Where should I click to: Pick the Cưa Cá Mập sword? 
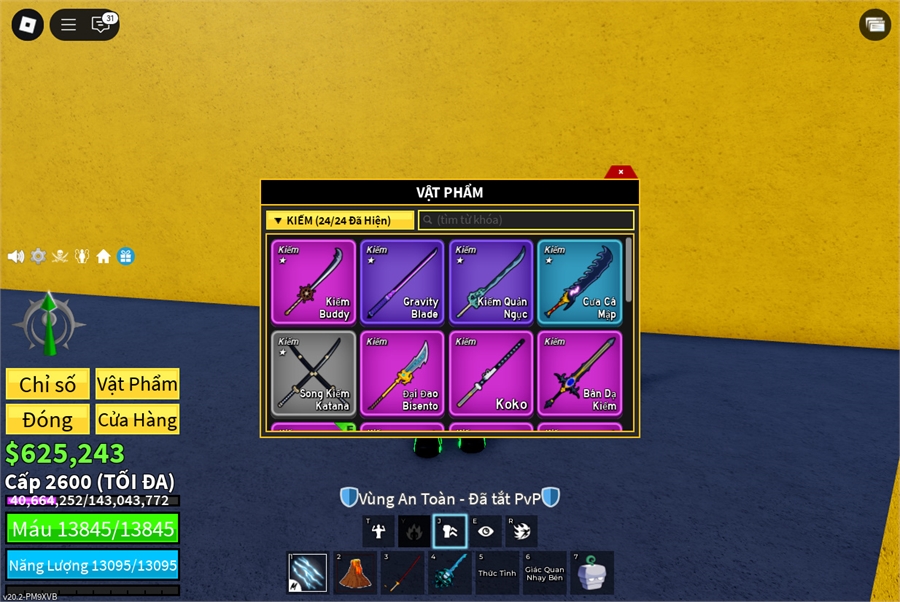click(579, 281)
